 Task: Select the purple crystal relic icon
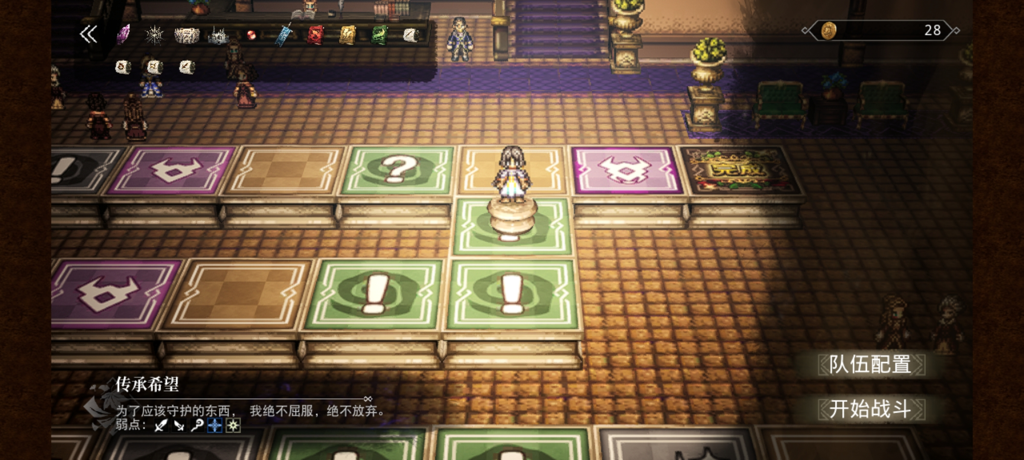point(124,35)
